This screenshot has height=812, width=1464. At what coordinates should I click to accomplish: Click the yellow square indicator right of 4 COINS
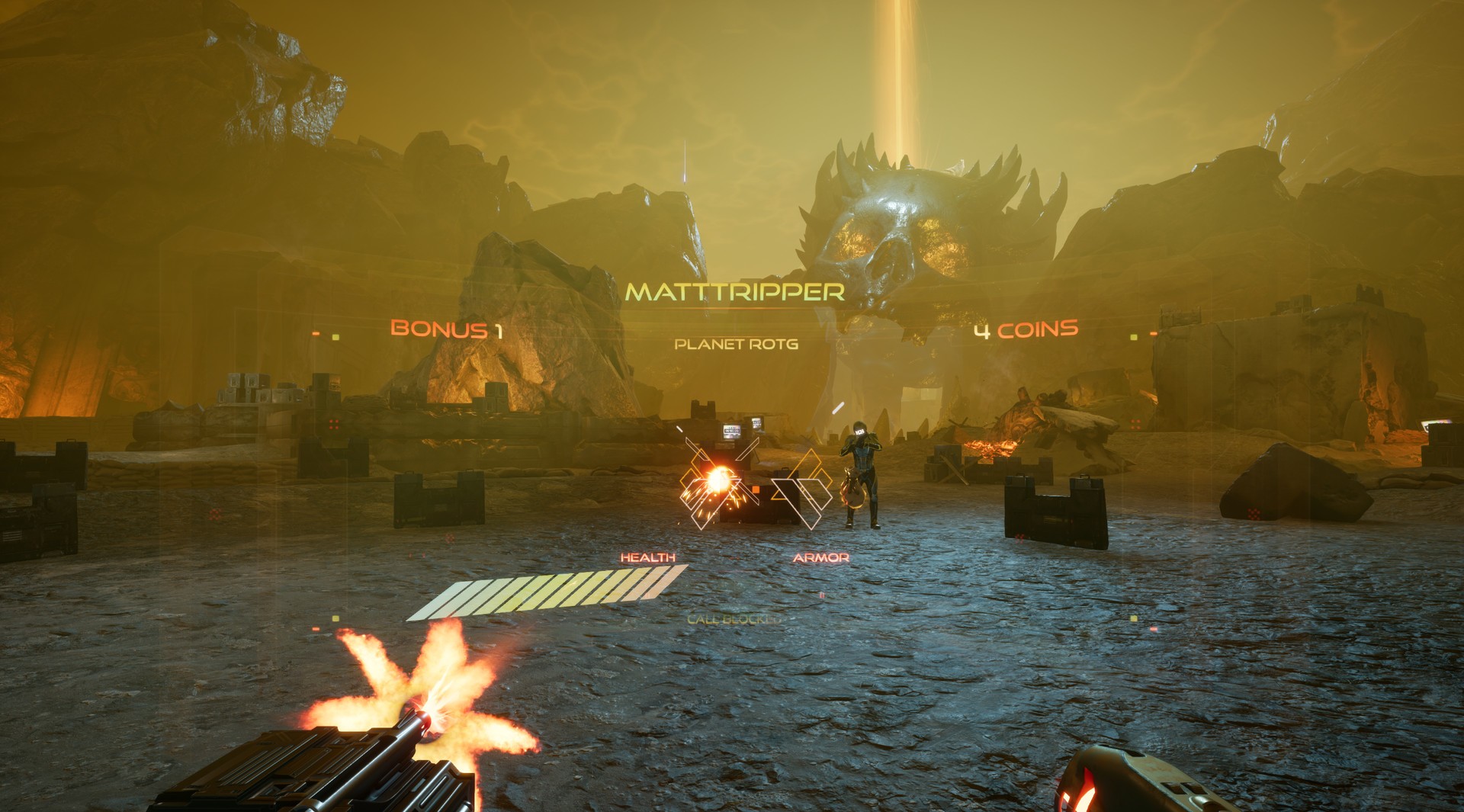tap(1134, 338)
